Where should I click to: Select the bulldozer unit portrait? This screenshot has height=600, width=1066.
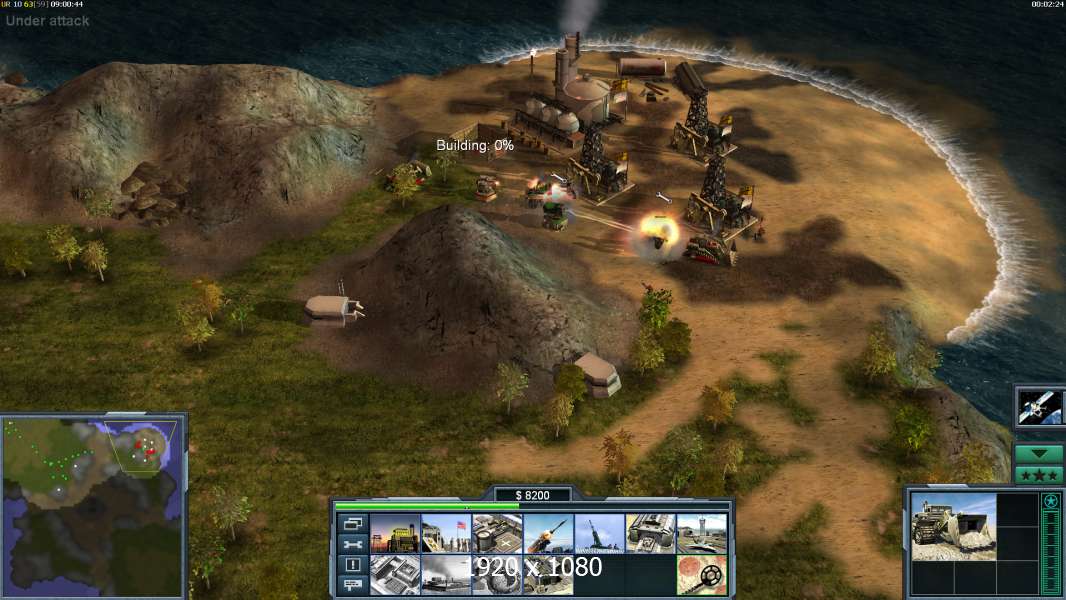[953, 526]
